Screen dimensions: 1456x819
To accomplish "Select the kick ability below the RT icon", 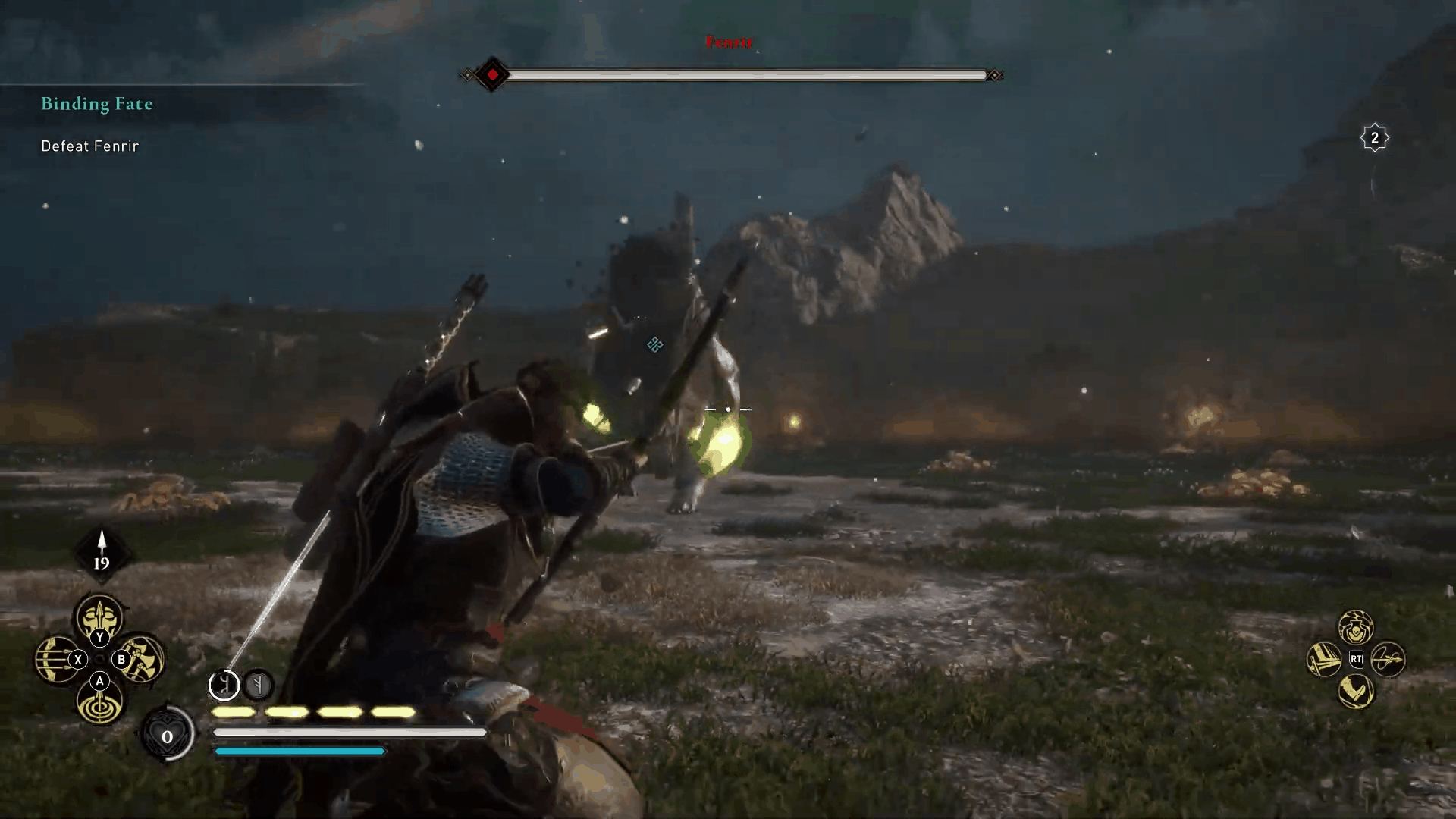I will (1354, 690).
